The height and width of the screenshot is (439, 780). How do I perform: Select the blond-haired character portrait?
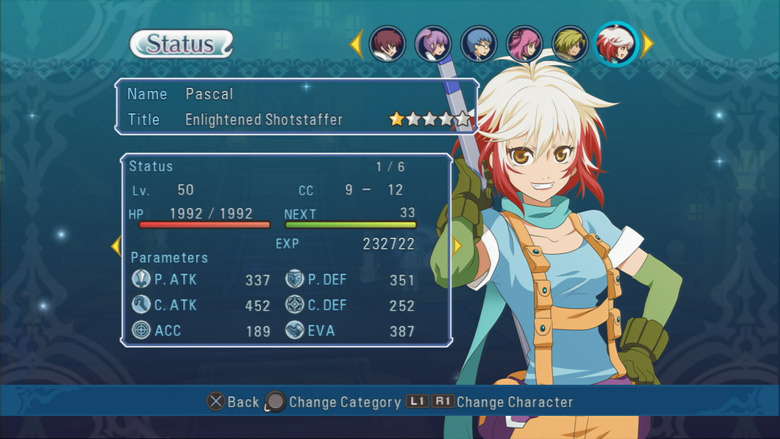click(570, 44)
